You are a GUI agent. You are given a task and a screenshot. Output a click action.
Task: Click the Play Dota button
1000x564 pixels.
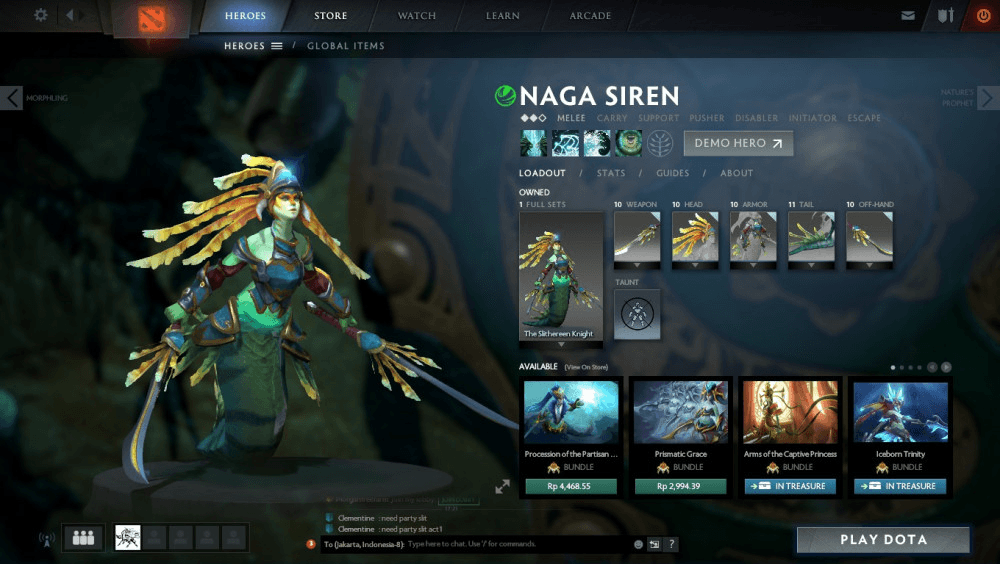[883, 540]
